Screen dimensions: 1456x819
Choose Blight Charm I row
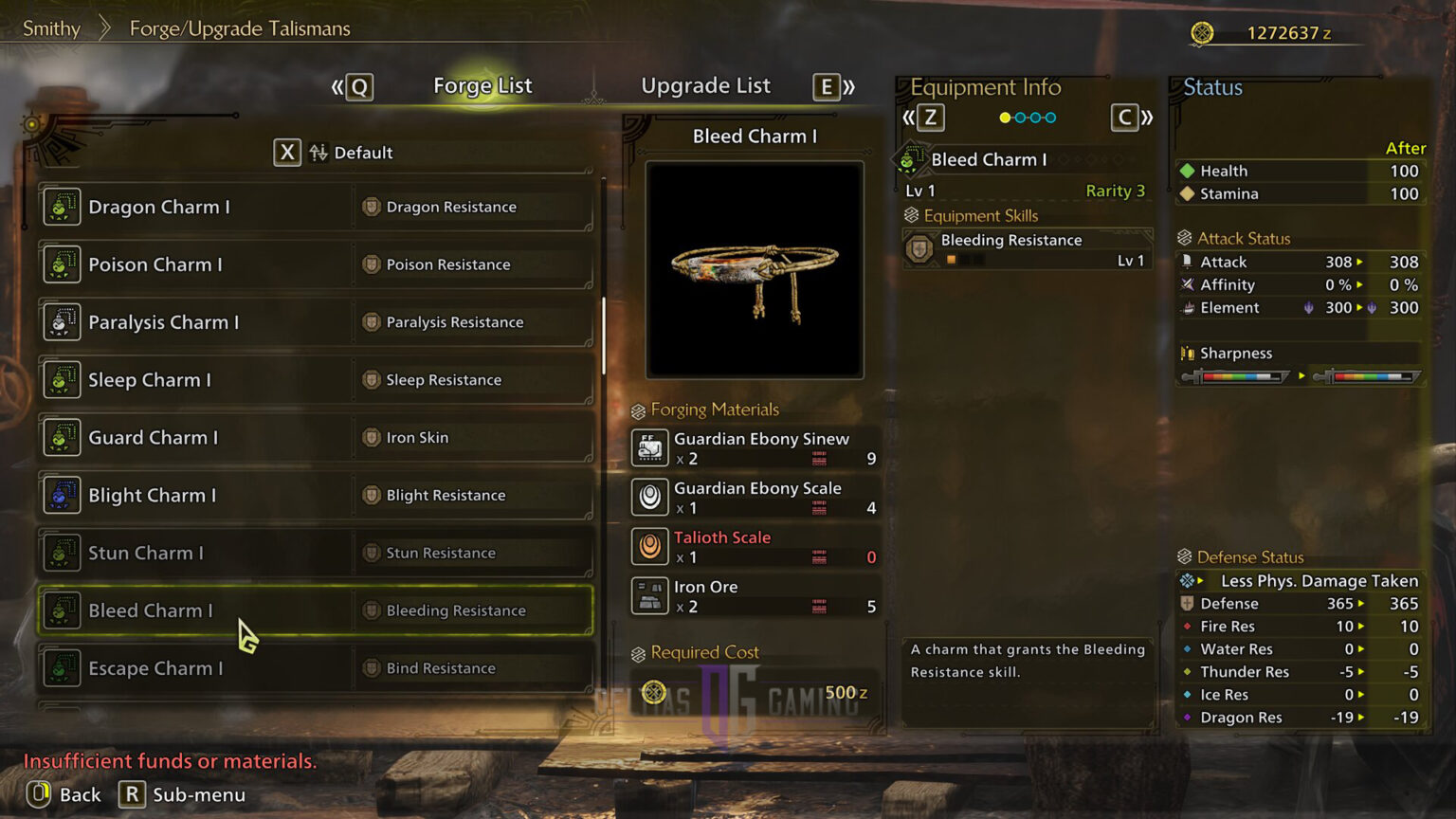coord(316,496)
